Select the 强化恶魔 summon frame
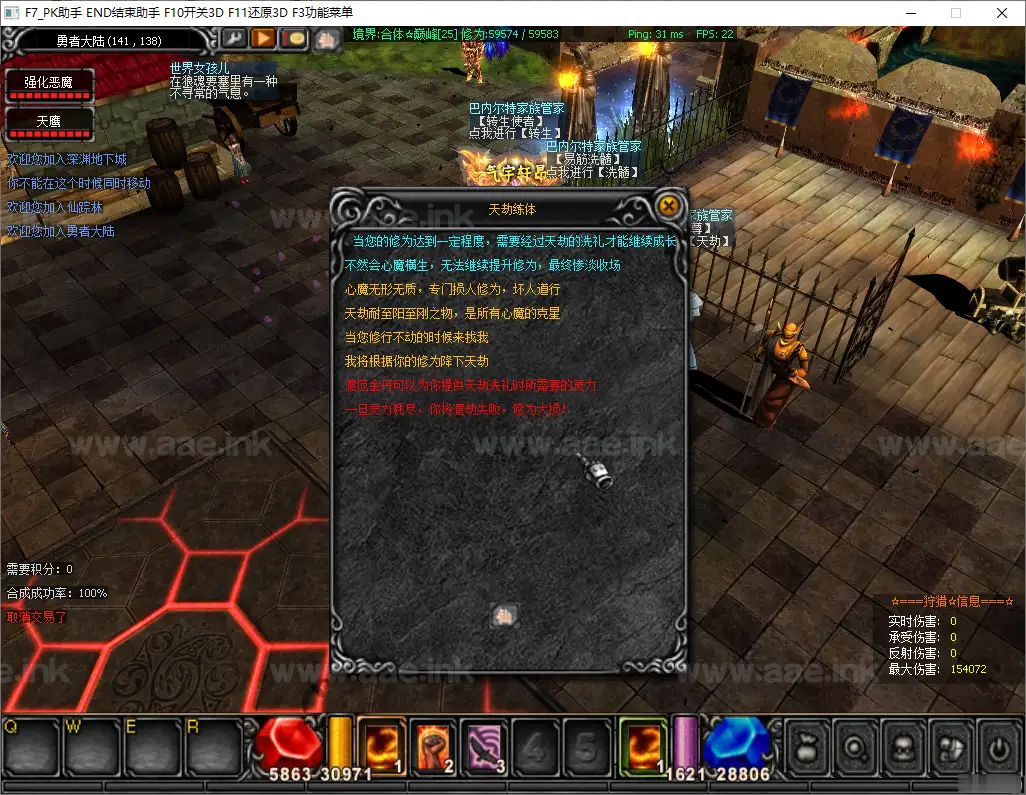 (x=50, y=84)
